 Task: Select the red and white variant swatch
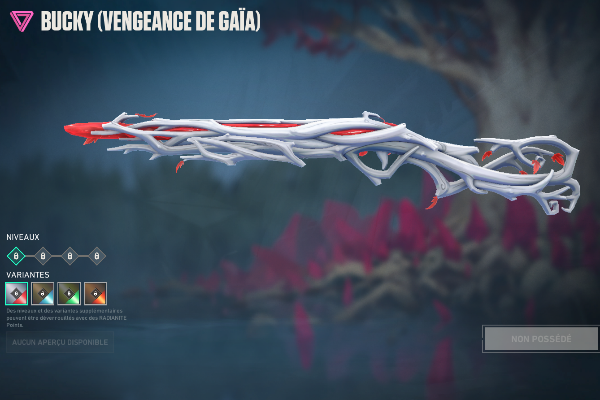17,293
